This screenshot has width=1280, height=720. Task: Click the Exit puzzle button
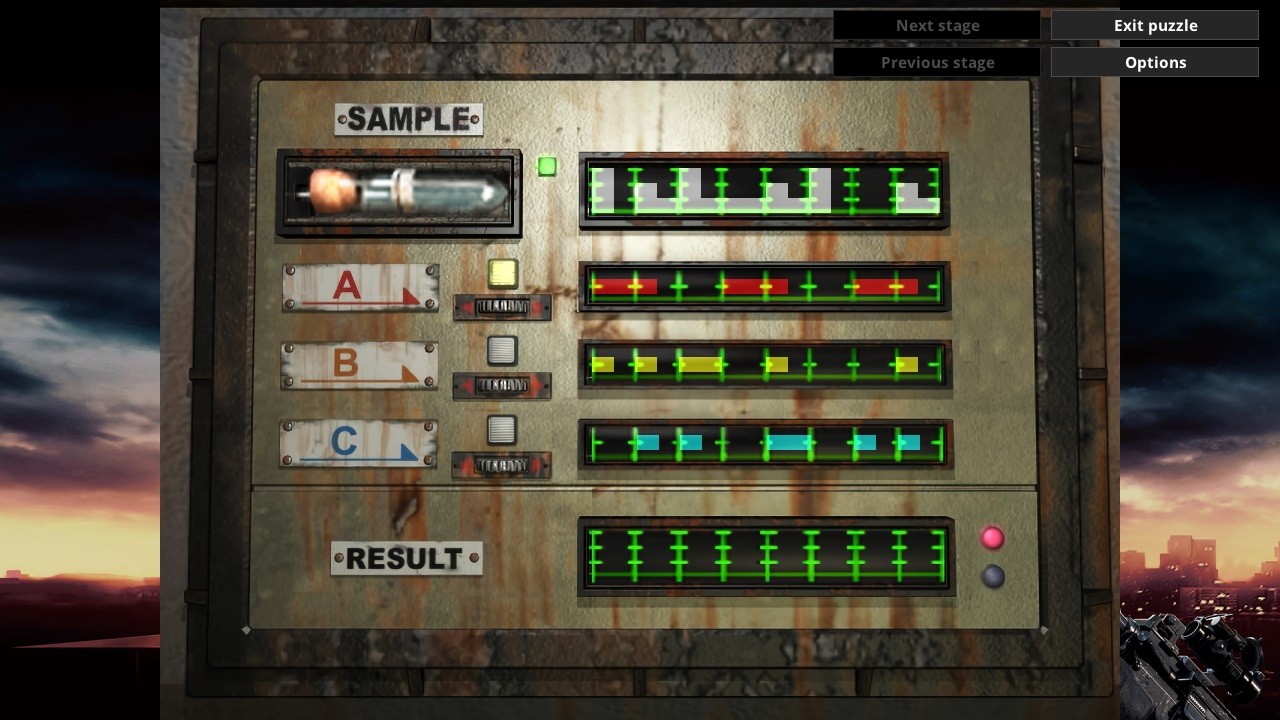click(1154, 25)
